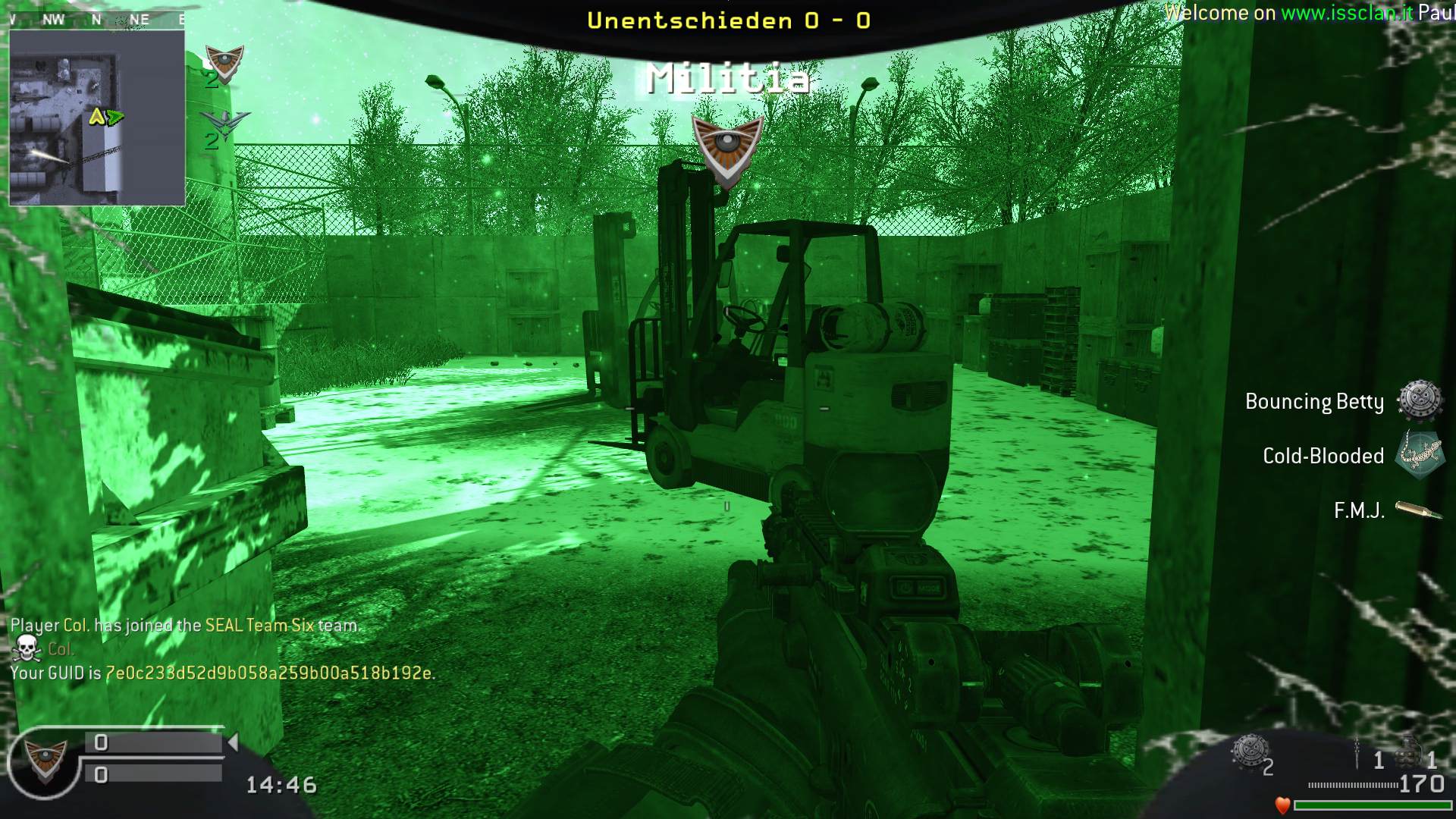Select the shield faction icon beside the minimap
The width and height of the screenshot is (1456, 819).
pos(224,63)
